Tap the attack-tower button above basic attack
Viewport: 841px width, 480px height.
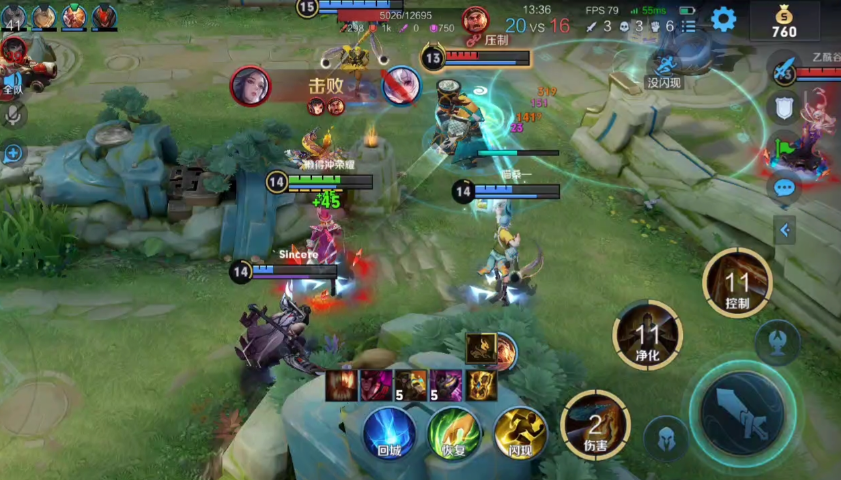[x=776, y=342]
